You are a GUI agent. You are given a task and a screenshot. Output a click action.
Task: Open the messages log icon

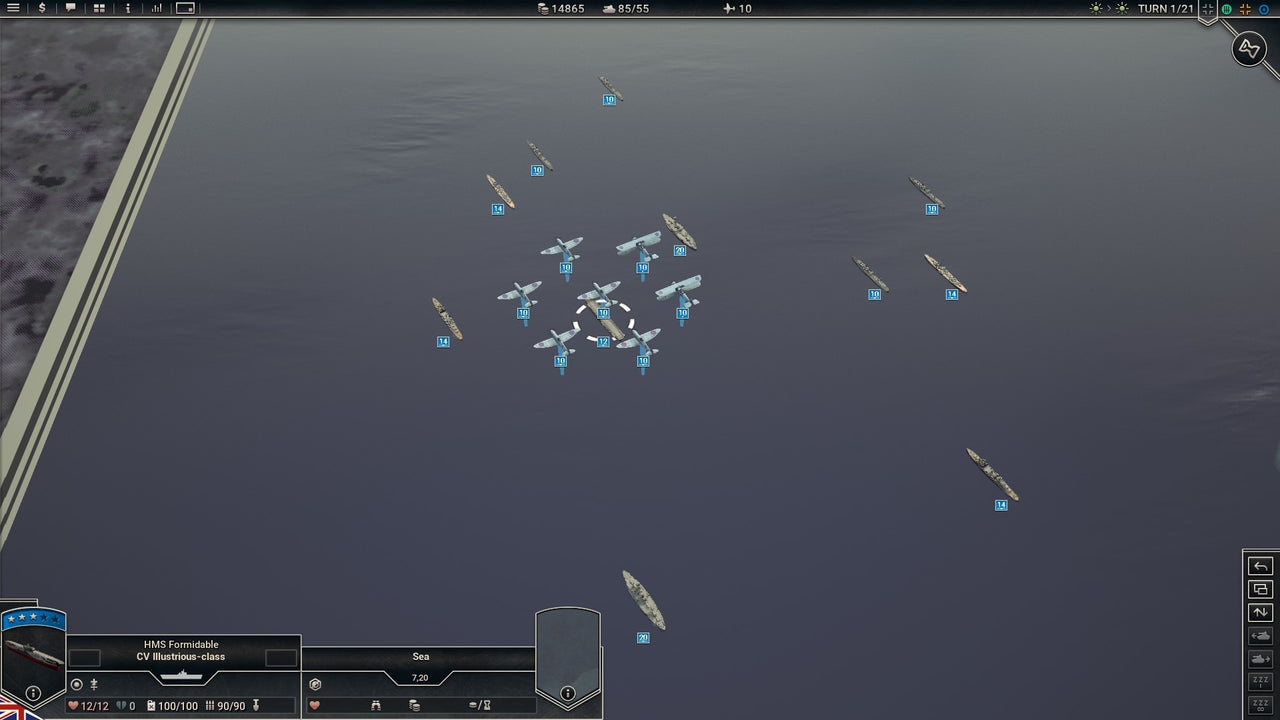pyautogui.click(x=71, y=9)
